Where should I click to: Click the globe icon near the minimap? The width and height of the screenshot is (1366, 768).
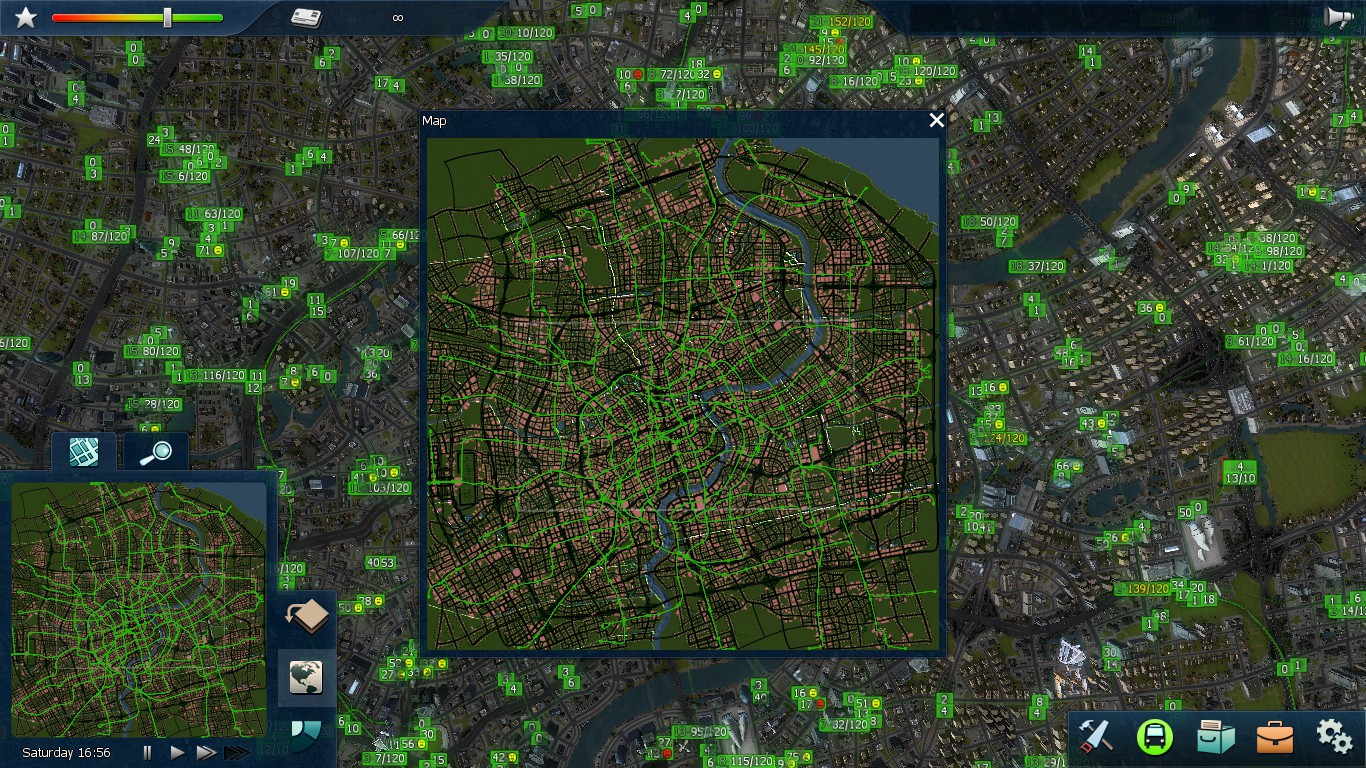[x=306, y=677]
